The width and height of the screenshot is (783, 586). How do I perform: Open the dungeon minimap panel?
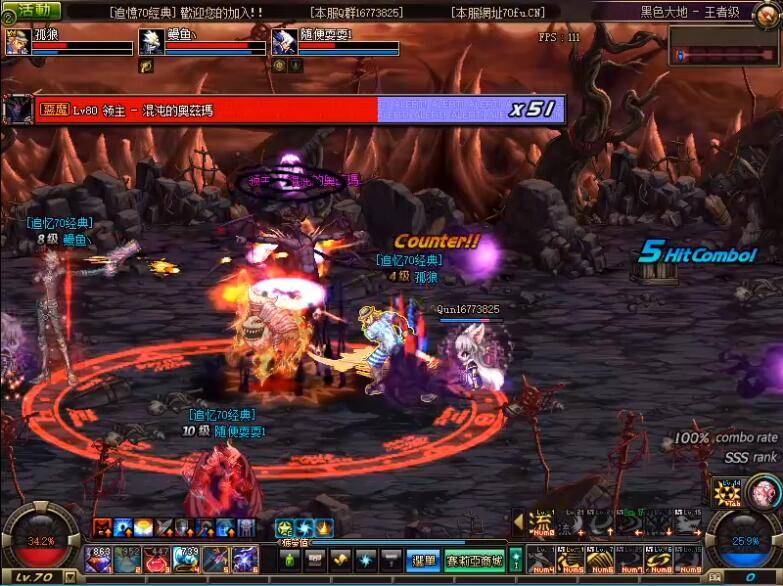pyautogui.click(x=725, y=47)
